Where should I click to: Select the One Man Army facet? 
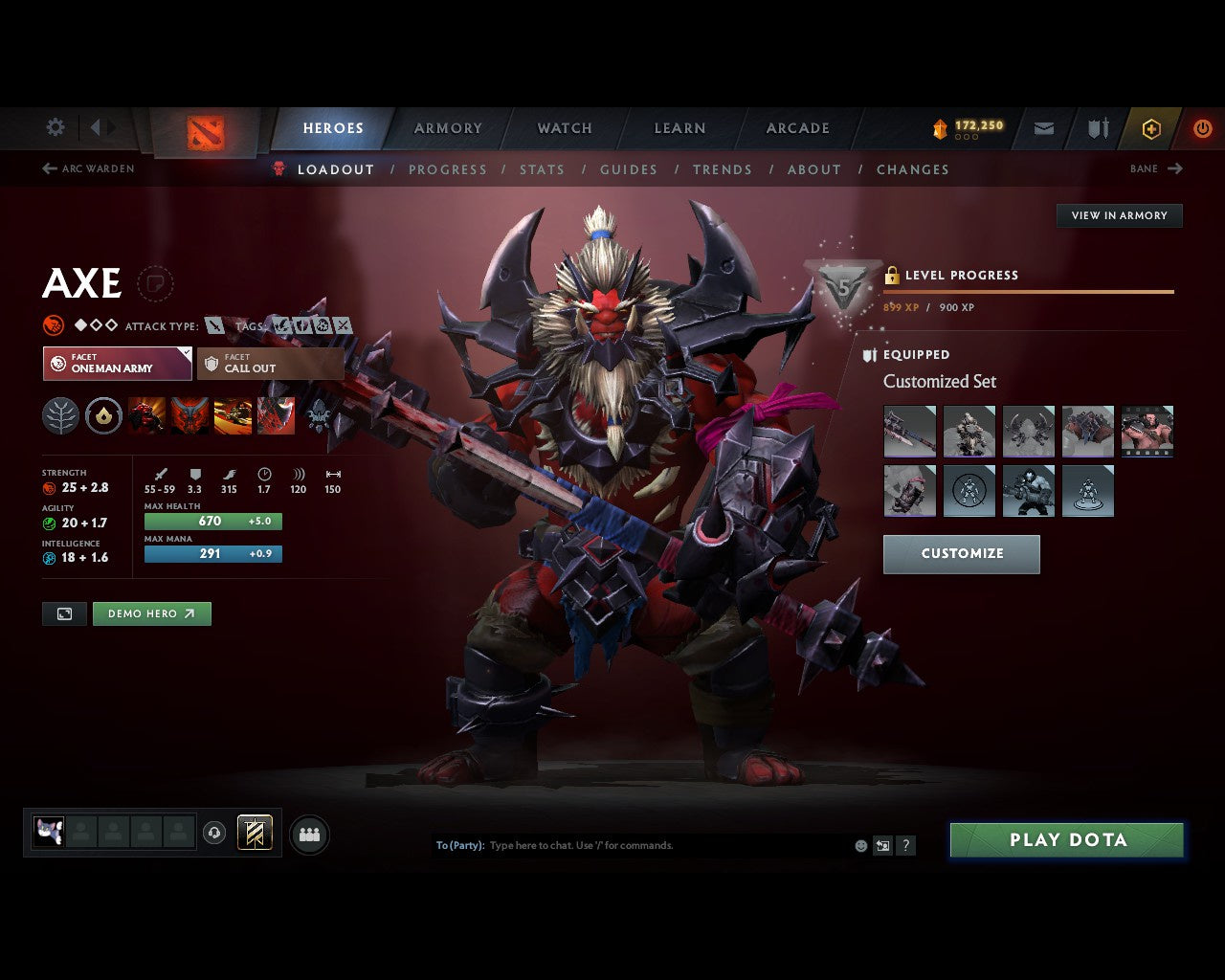(x=117, y=364)
